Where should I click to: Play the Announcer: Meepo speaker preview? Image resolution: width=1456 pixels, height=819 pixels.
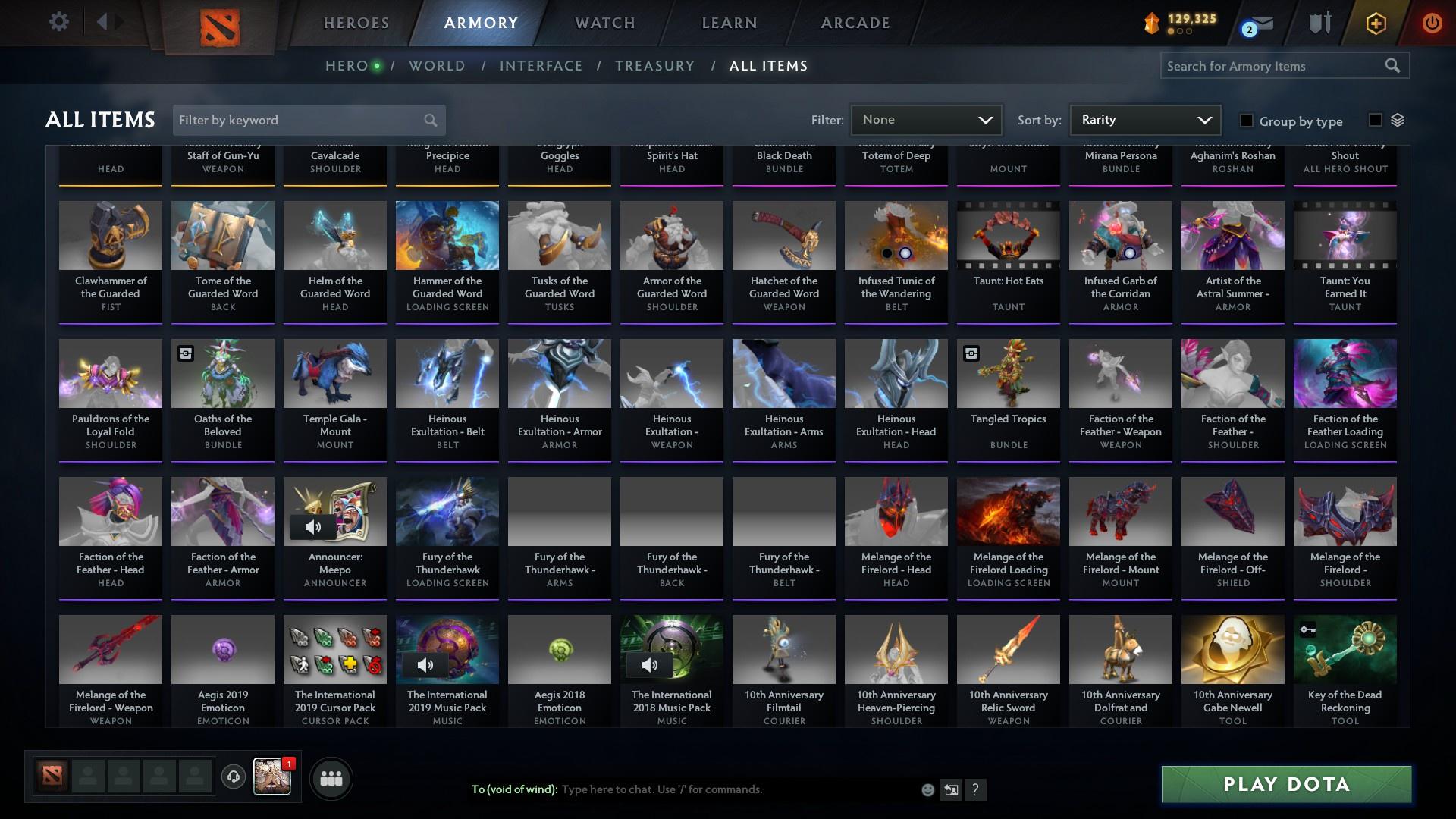[x=311, y=527]
